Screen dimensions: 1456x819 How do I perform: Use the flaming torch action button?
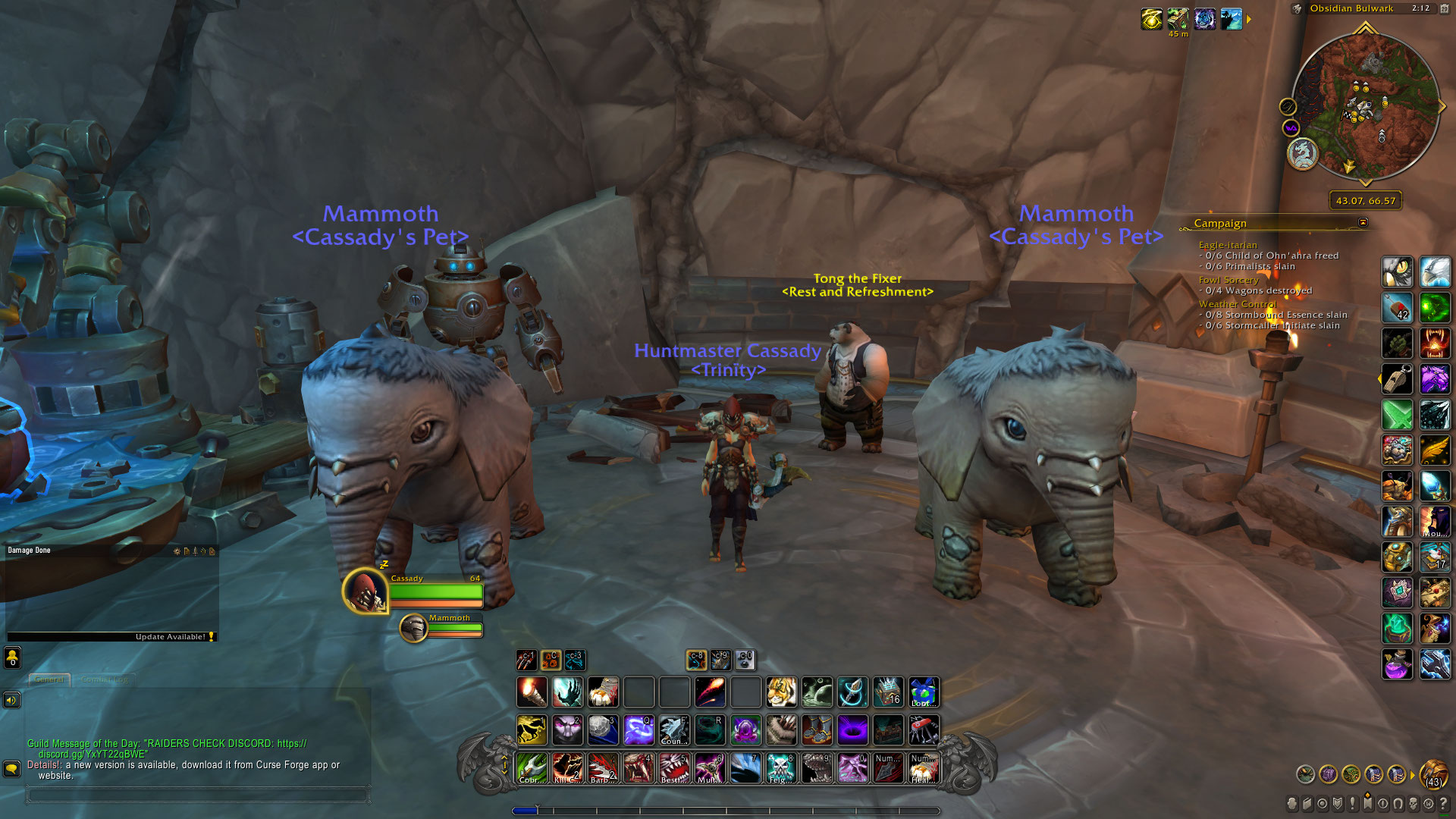click(532, 692)
